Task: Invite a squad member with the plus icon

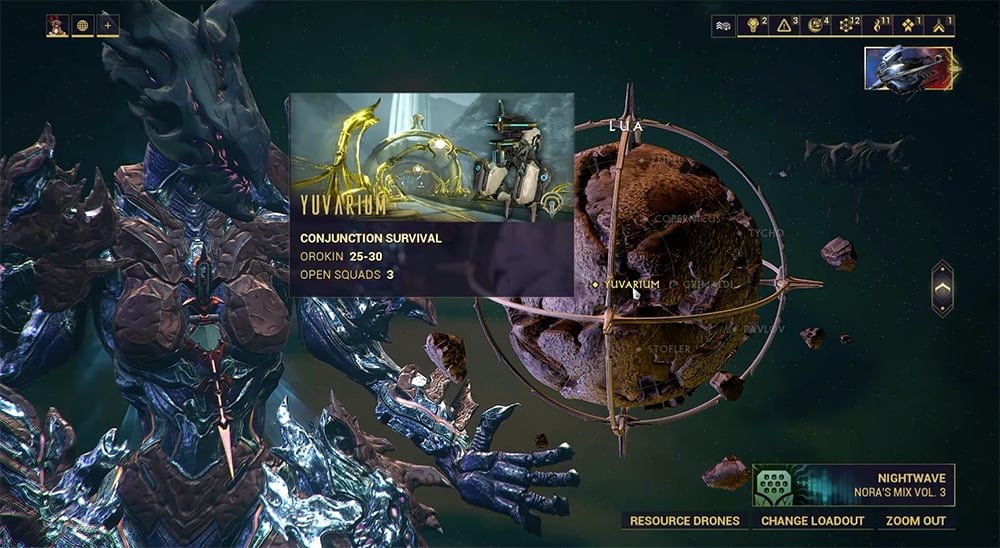Action: (107, 26)
